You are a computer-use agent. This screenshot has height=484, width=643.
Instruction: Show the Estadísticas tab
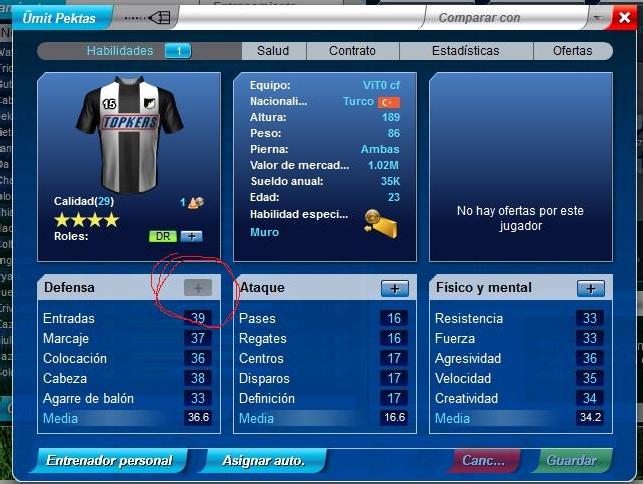465,51
